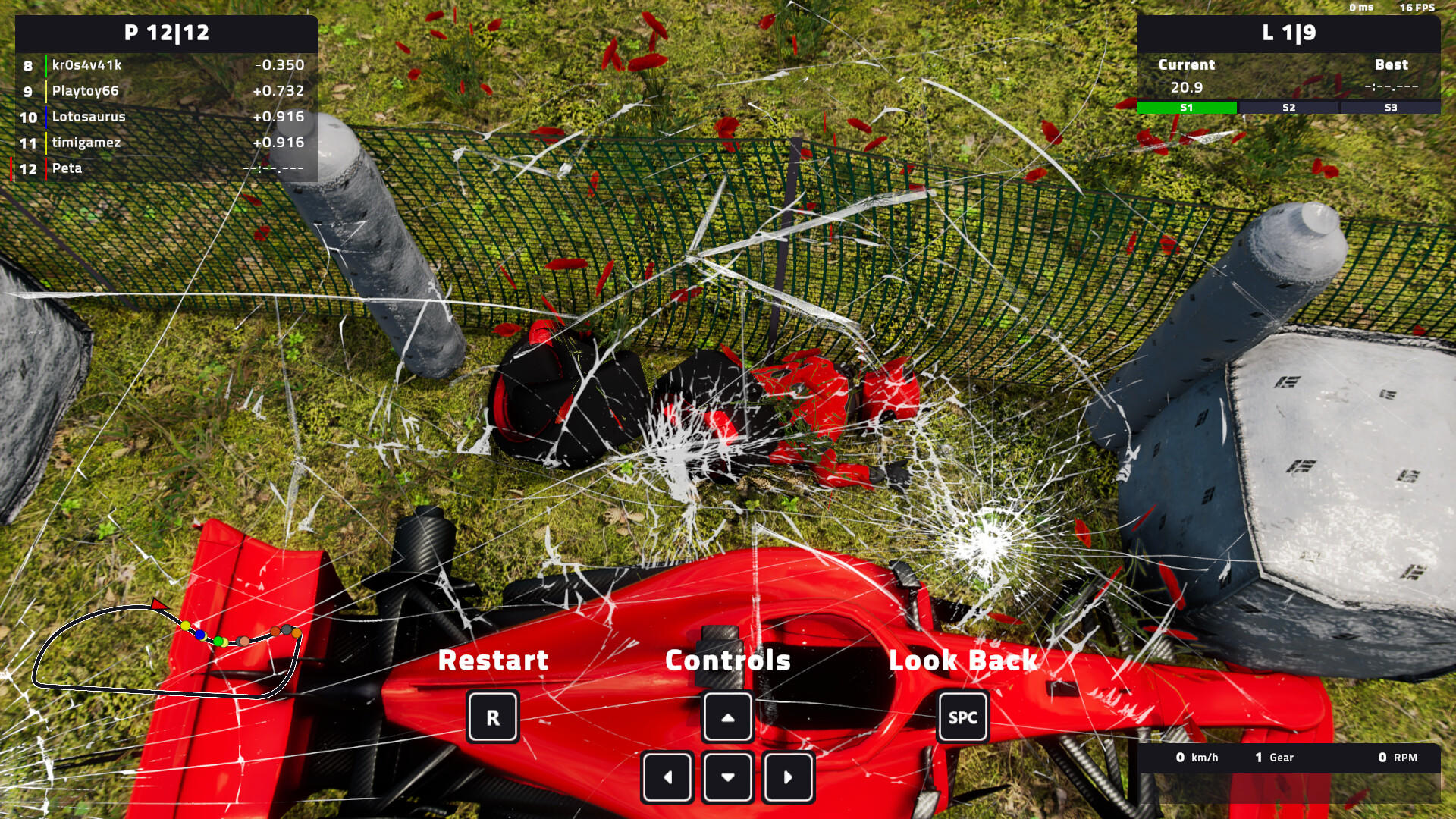
Task: Click the Best time display
Action: point(1392,87)
